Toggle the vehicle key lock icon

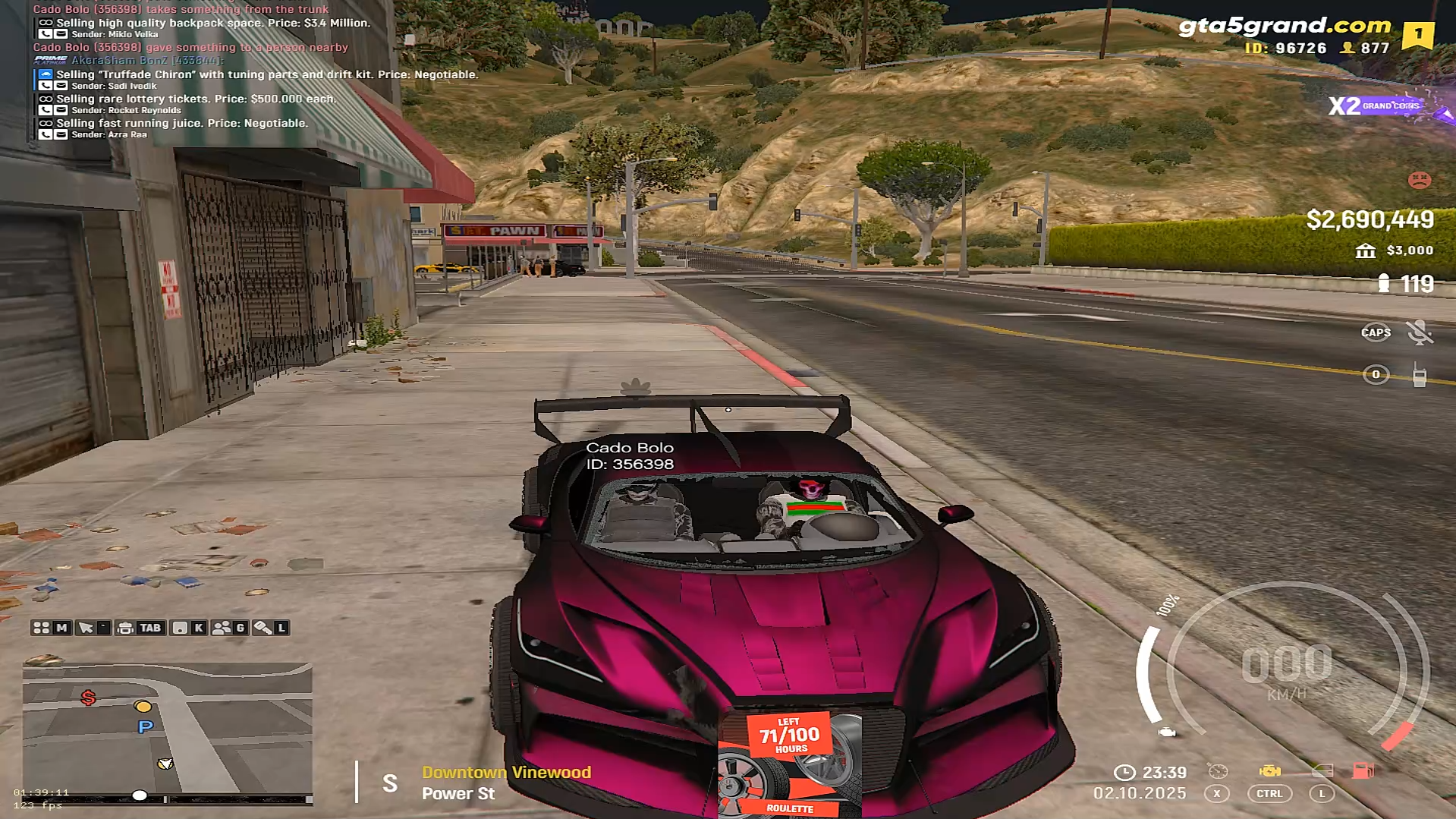(x=263, y=628)
